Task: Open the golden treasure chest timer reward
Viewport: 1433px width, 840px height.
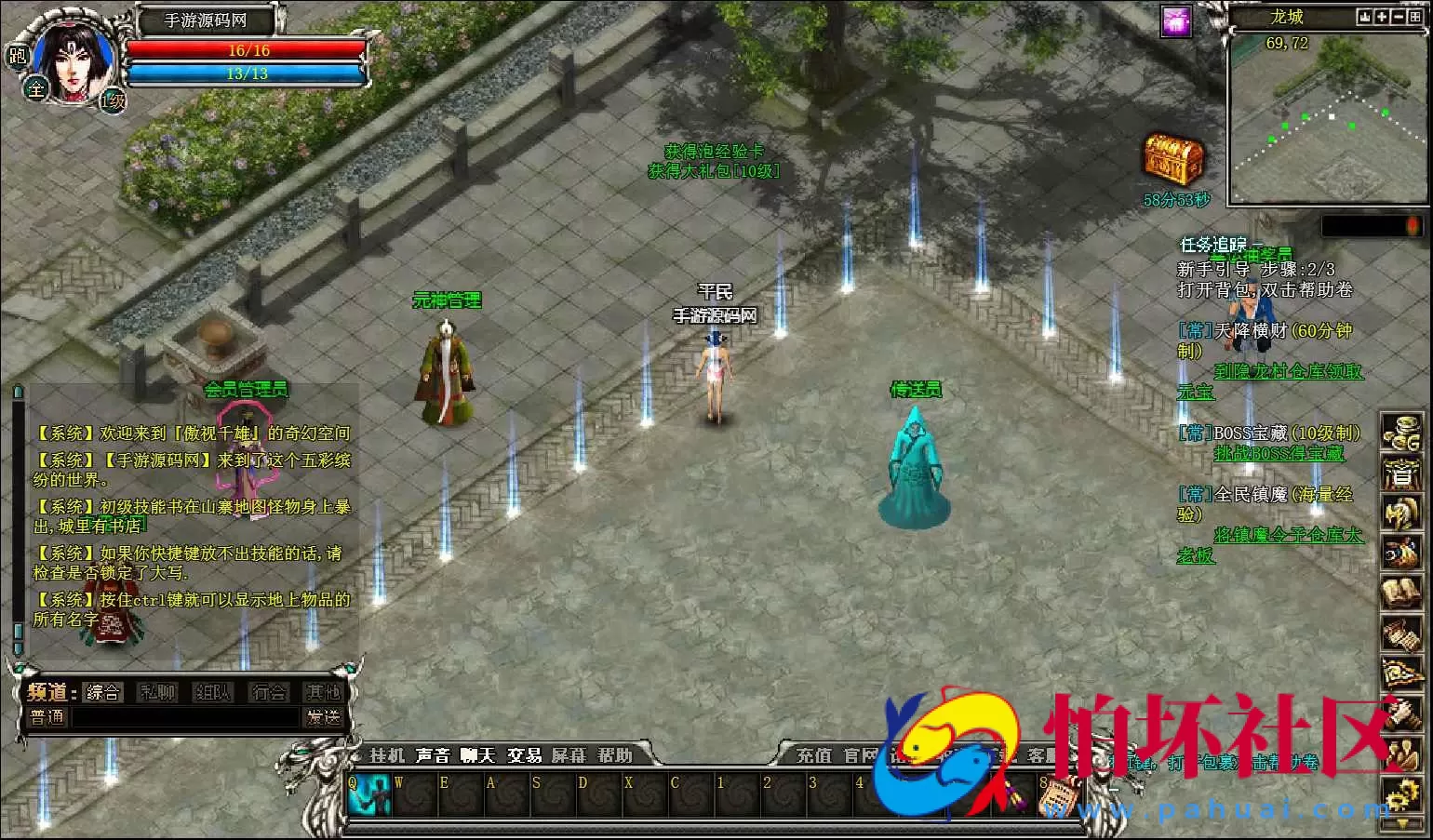Action: click(1173, 161)
